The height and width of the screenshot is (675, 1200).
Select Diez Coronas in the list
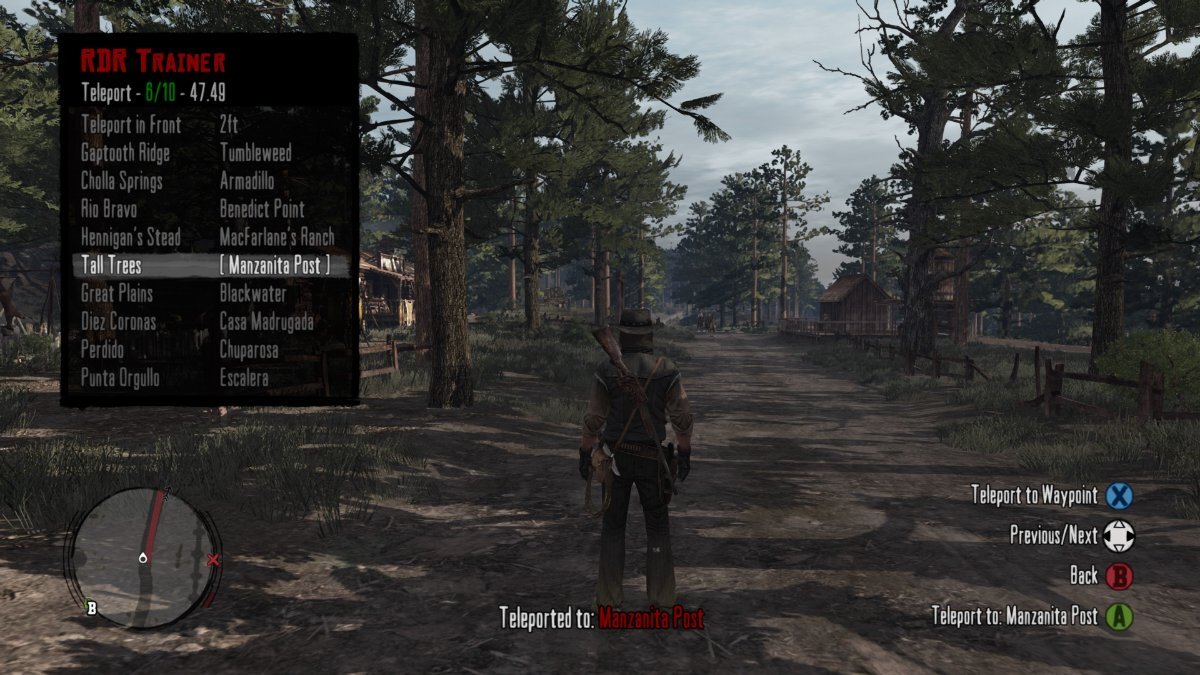coord(120,322)
